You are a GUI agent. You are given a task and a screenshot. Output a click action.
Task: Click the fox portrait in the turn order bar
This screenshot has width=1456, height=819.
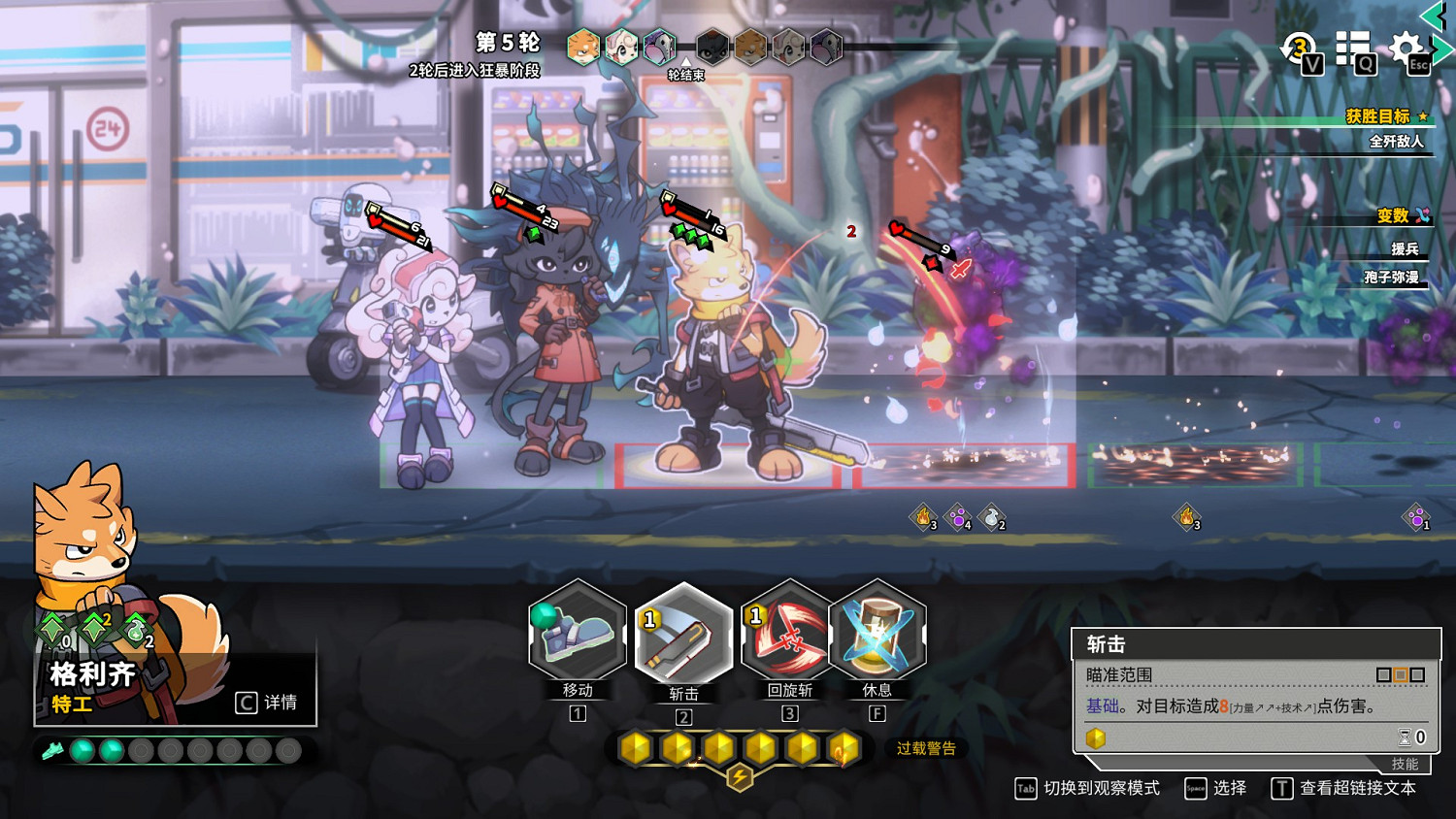point(581,46)
